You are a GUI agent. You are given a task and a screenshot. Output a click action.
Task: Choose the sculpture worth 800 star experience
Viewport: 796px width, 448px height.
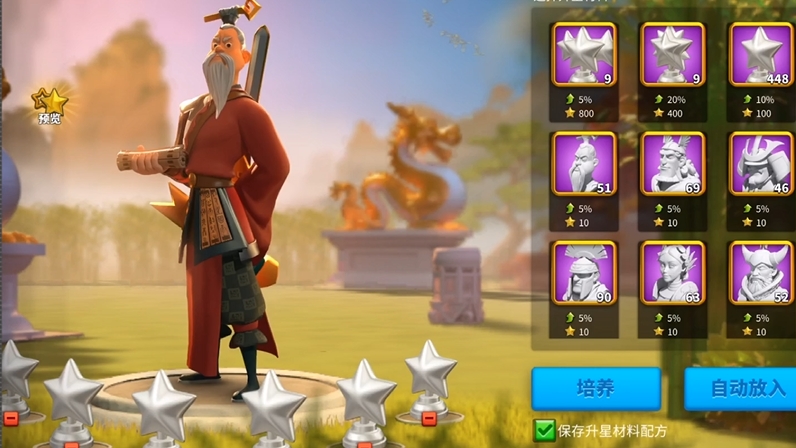tap(584, 55)
